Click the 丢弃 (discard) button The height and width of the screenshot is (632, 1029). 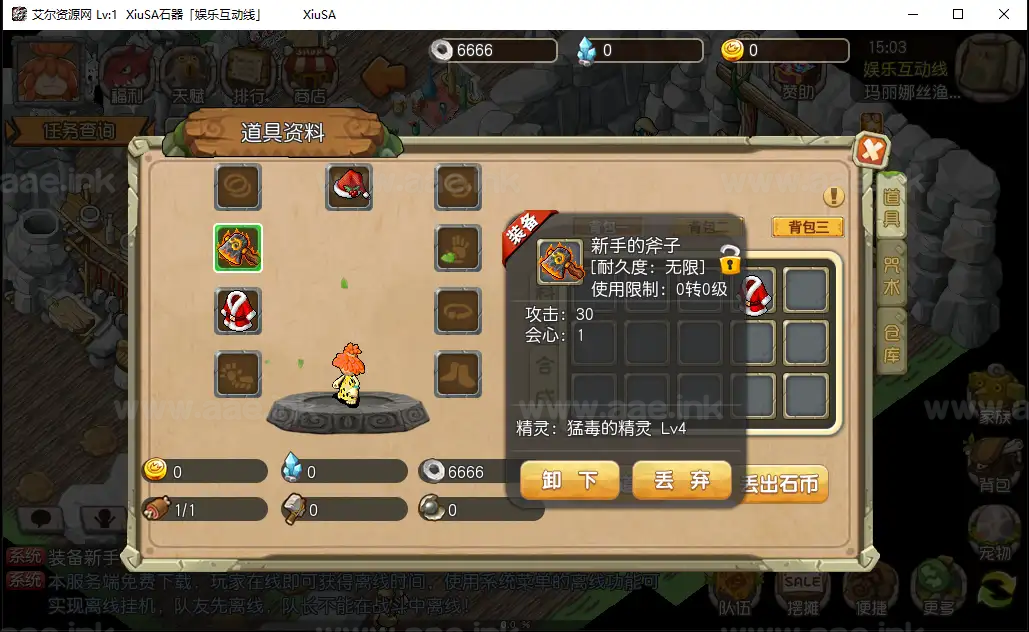tap(682, 480)
